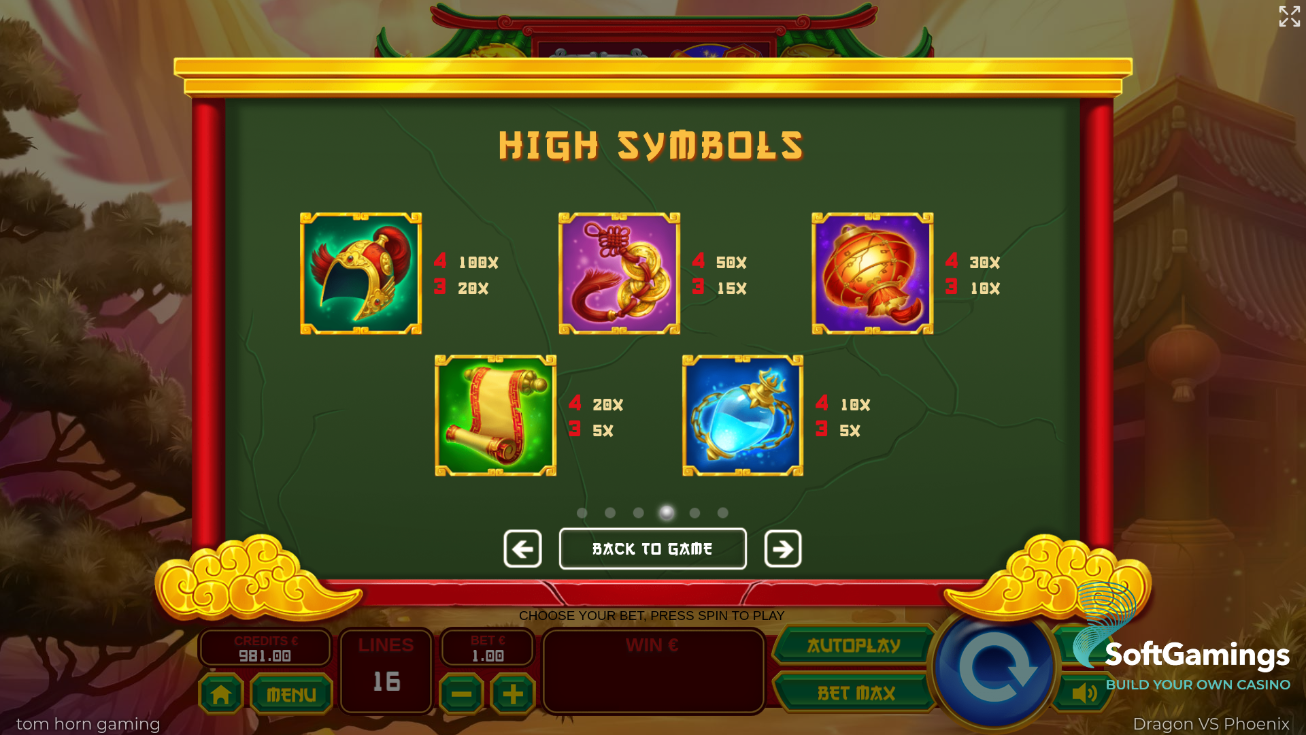Advance to the next paytable page with right arrow
This screenshot has width=1306, height=735.
(x=783, y=548)
